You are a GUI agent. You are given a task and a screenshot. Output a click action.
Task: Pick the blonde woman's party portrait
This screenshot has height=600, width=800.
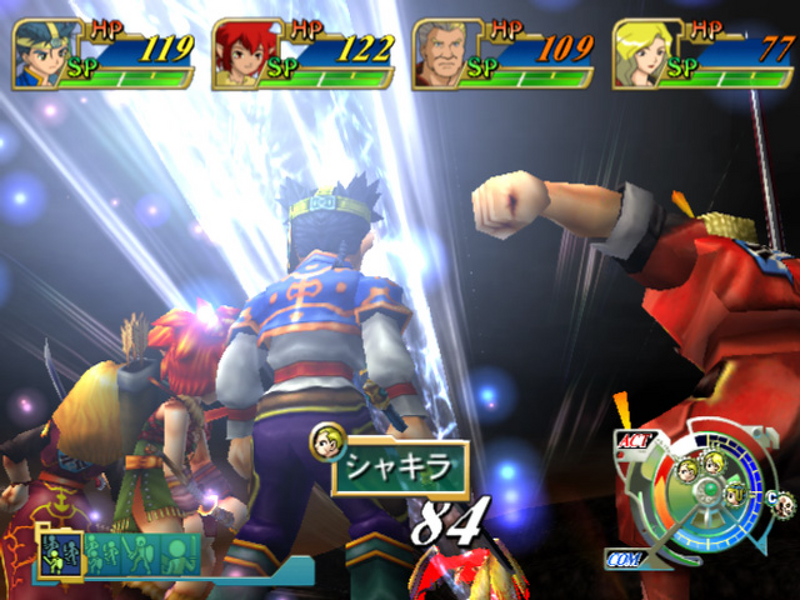click(x=640, y=54)
